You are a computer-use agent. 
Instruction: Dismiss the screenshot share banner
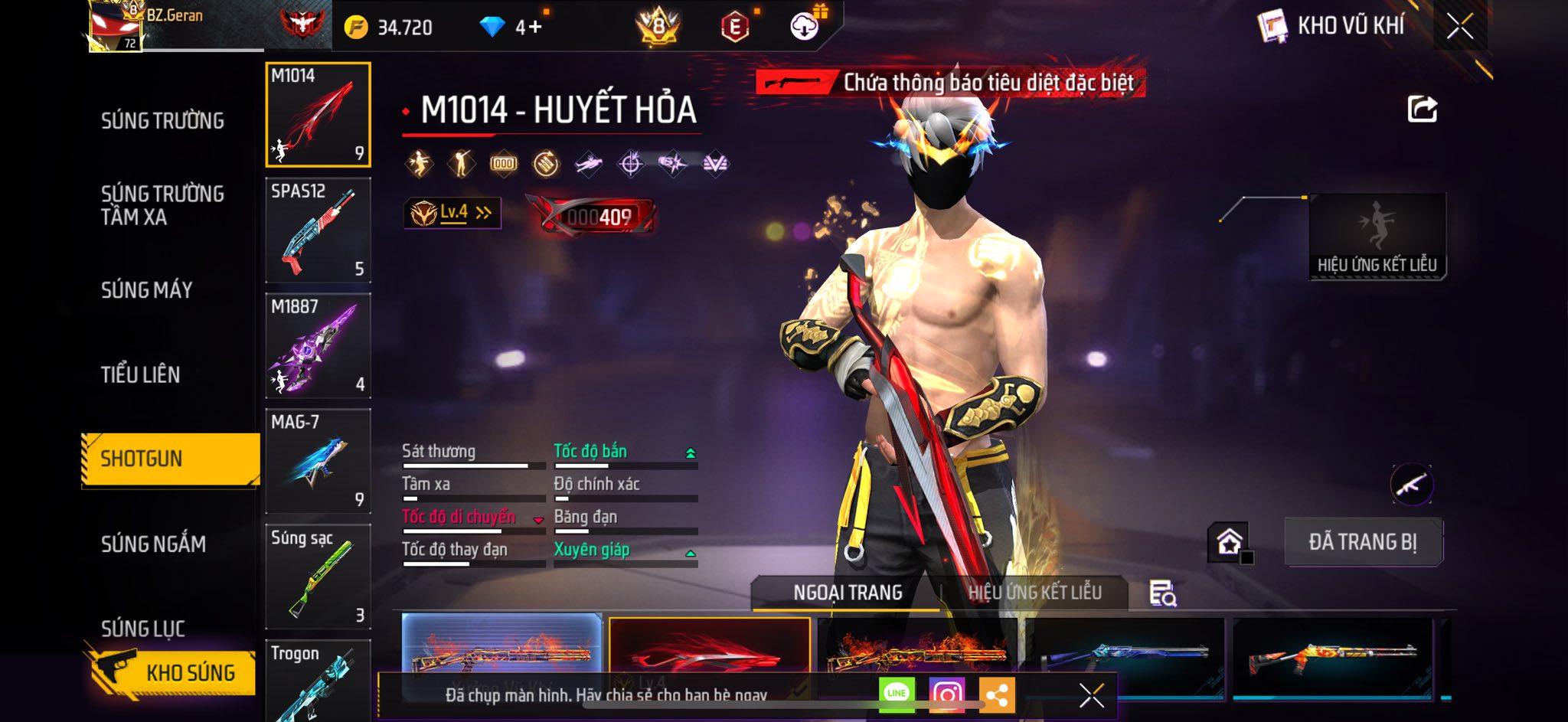[x=1091, y=695]
